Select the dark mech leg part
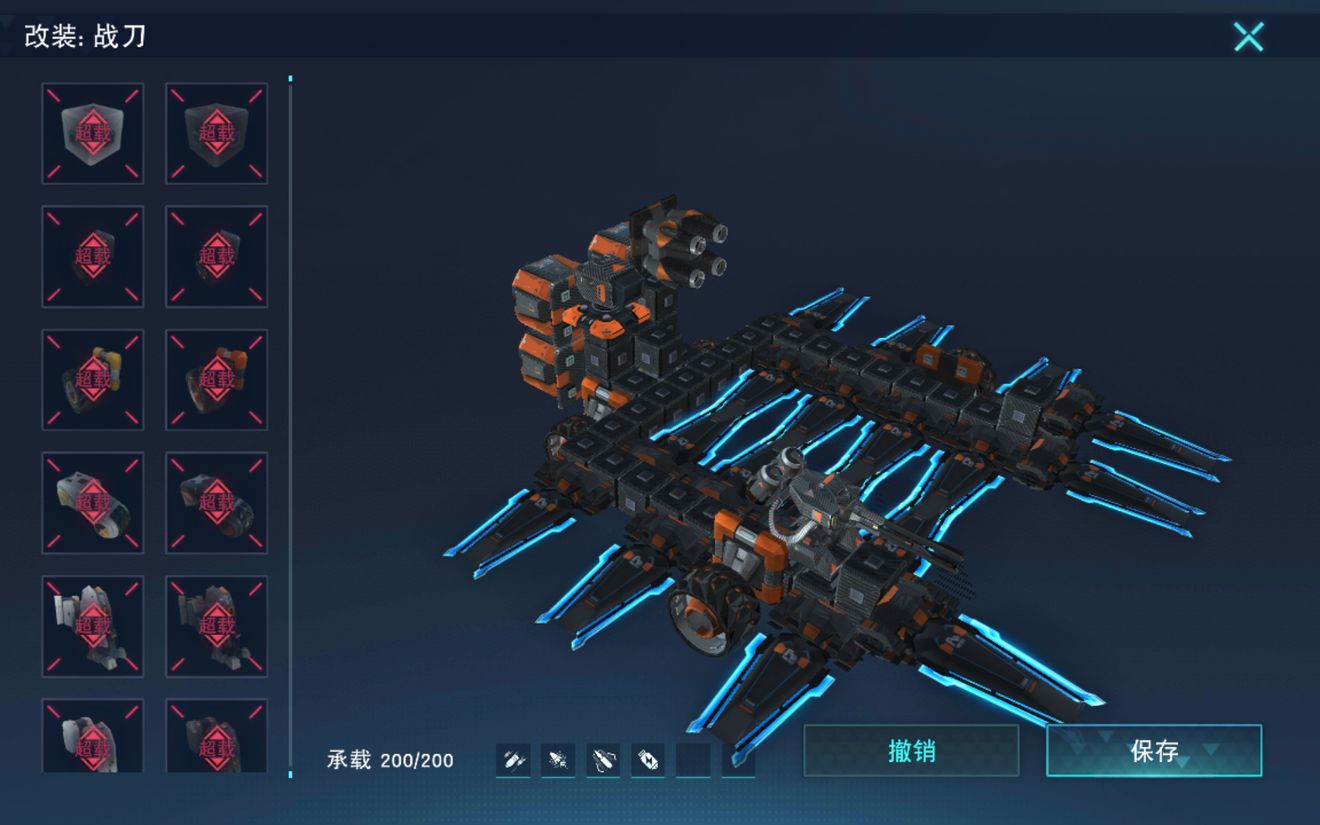This screenshot has width=1320, height=825. [216, 626]
